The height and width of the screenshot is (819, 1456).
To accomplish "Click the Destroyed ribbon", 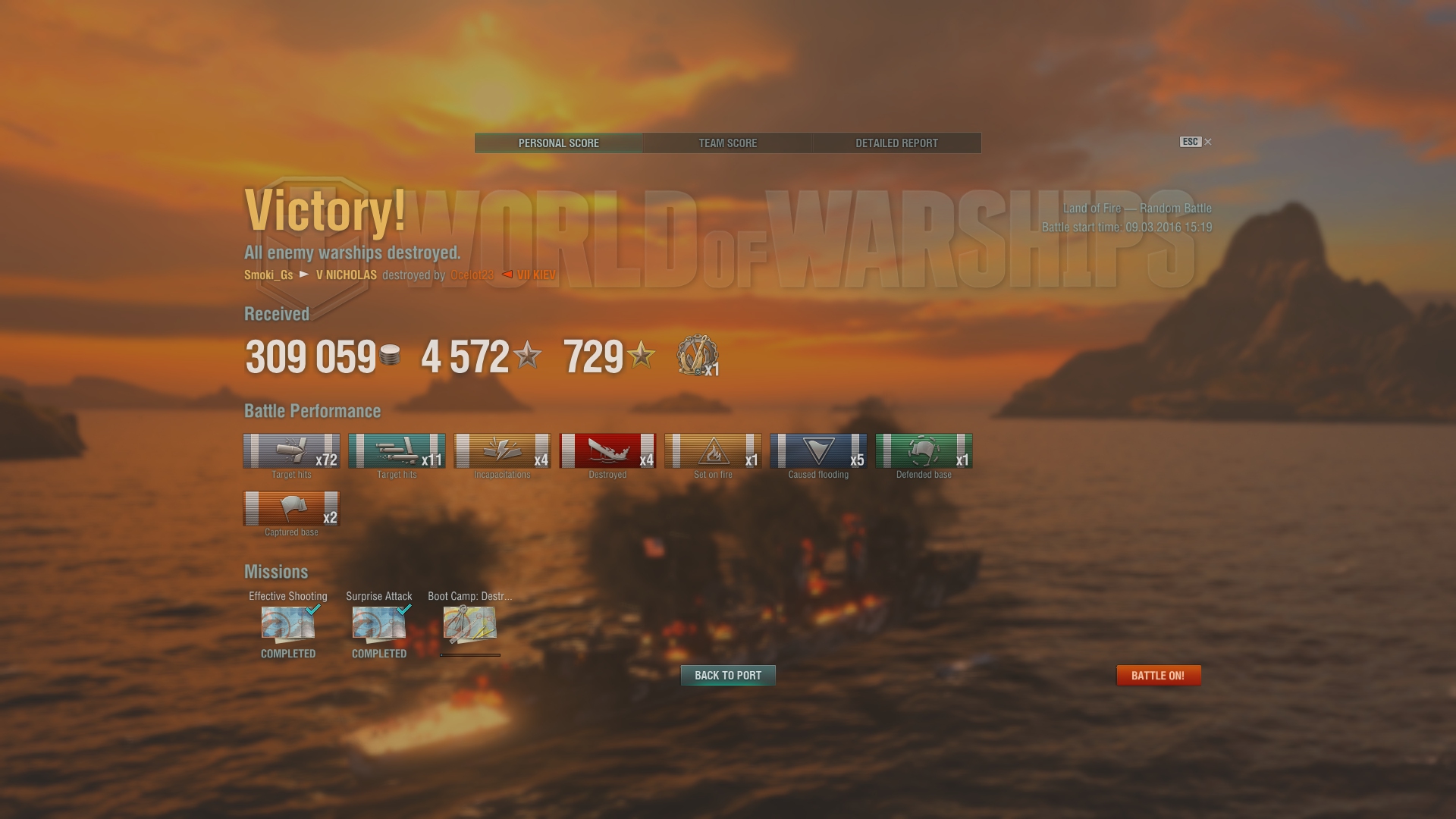I will pos(607,451).
